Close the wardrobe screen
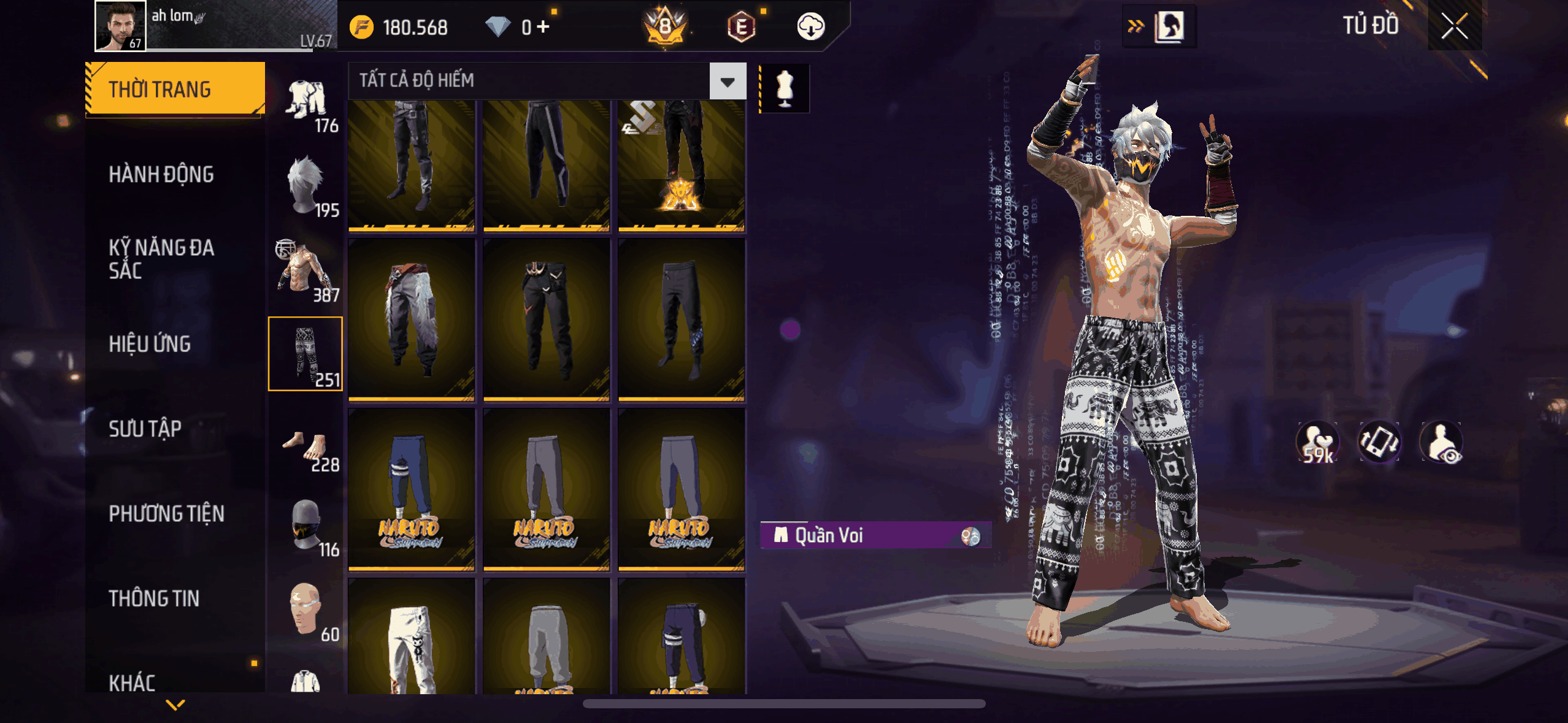 tap(1454, 26)
